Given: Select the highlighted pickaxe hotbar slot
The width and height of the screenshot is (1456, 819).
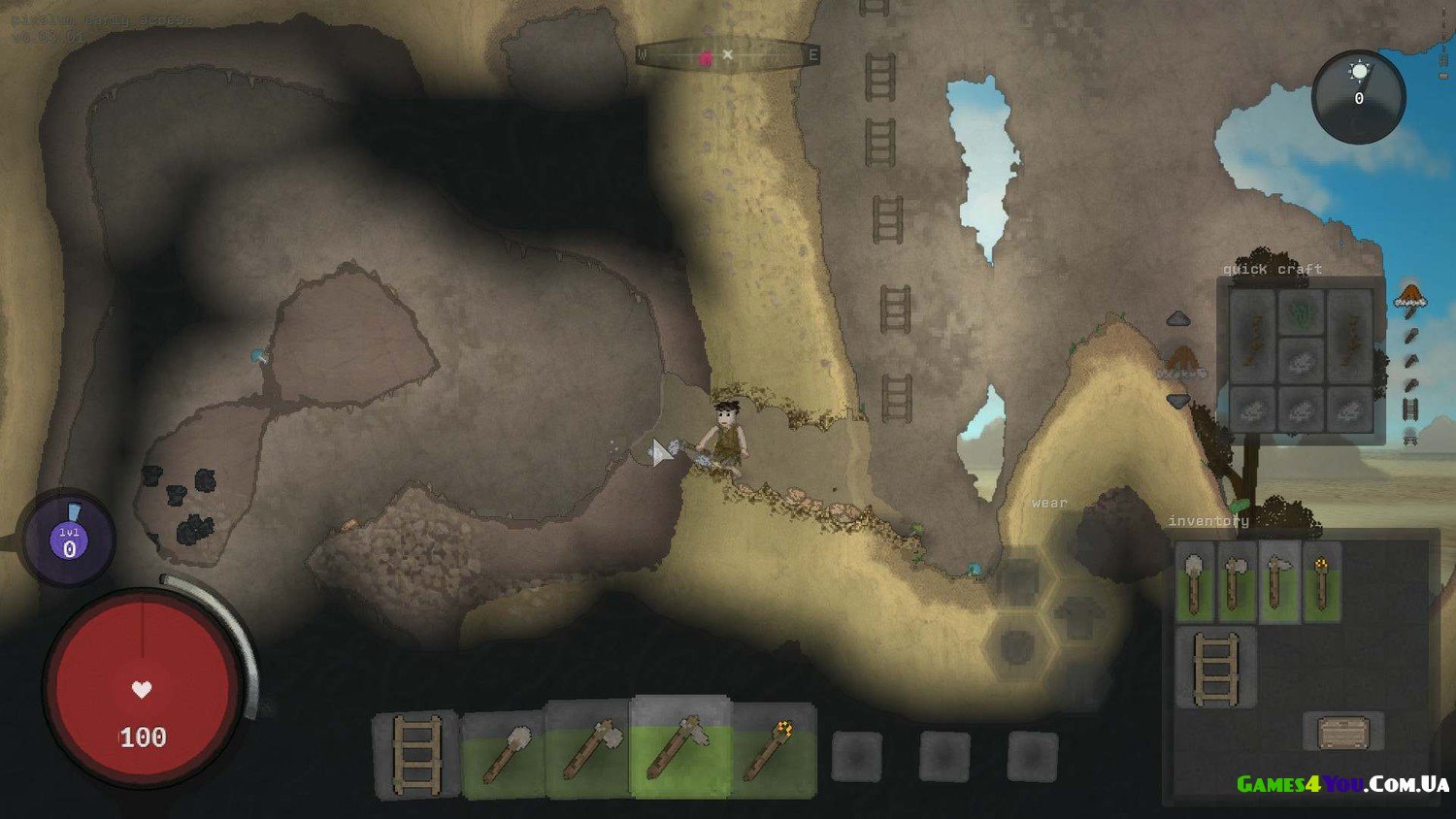Looking at the screenshot, I should click(x=678, y=748).
